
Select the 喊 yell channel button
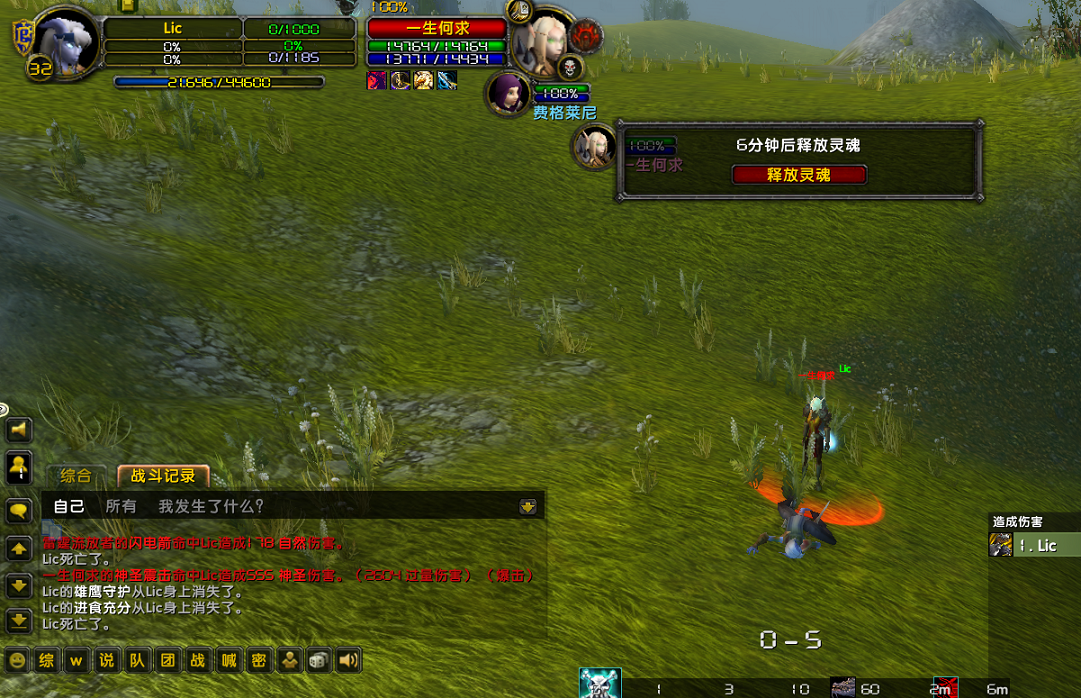click(229, 660)
